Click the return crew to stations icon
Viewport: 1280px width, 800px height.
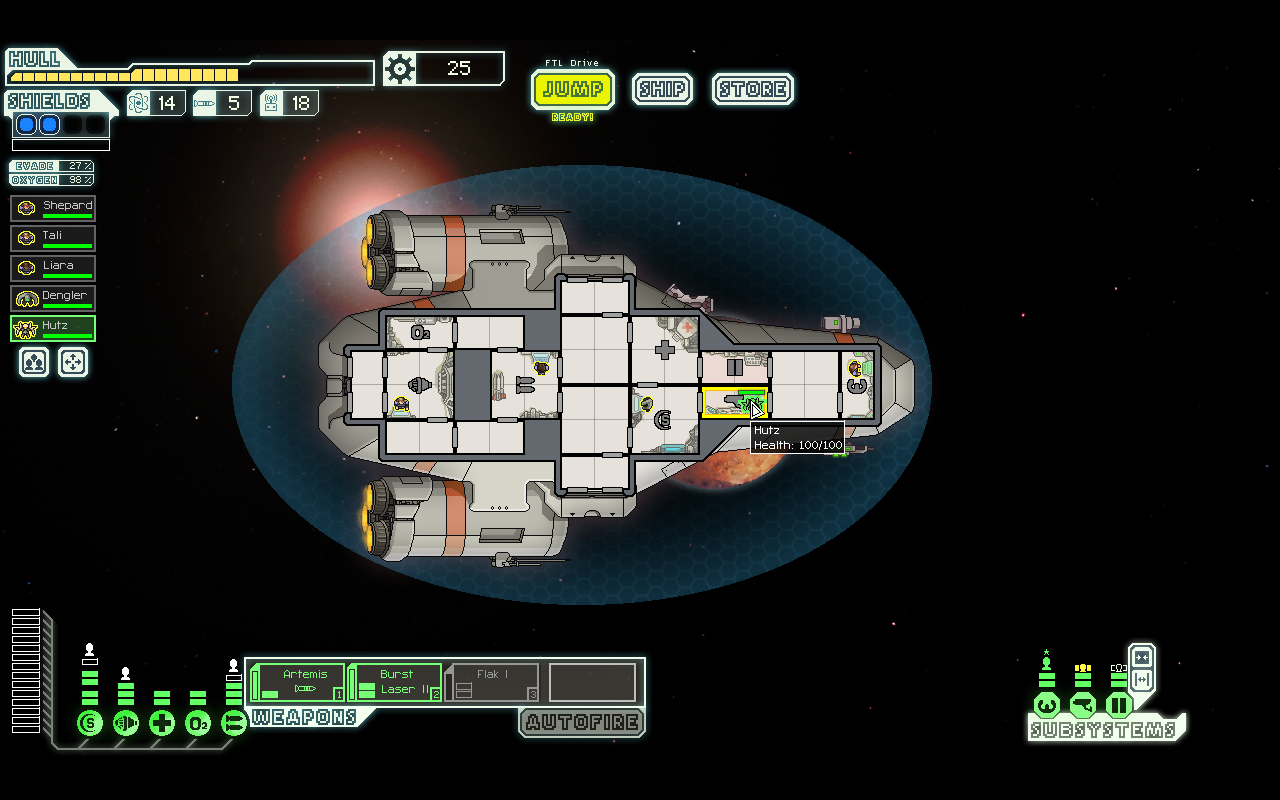click(72, 362)
